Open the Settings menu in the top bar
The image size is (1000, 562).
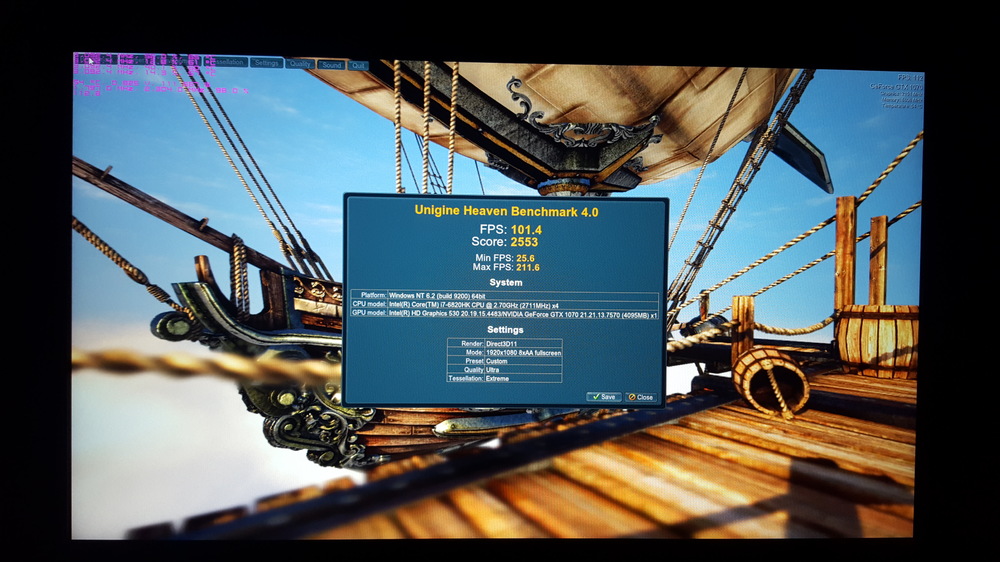point(266,63)
